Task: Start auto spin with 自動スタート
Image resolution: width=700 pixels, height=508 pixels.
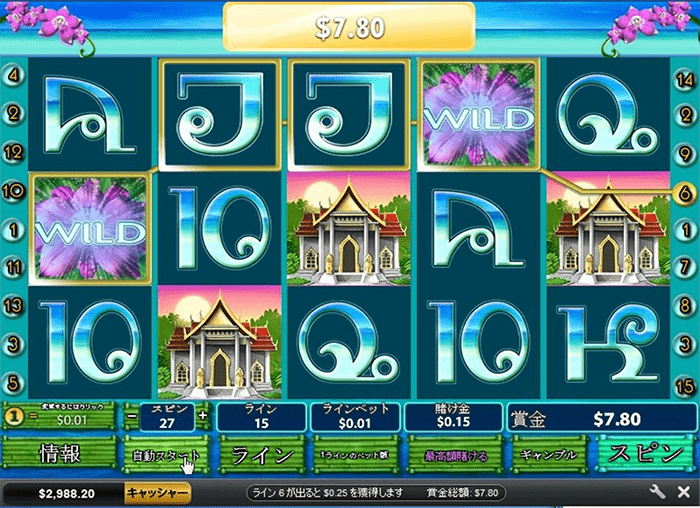Action: coord(166,453)
